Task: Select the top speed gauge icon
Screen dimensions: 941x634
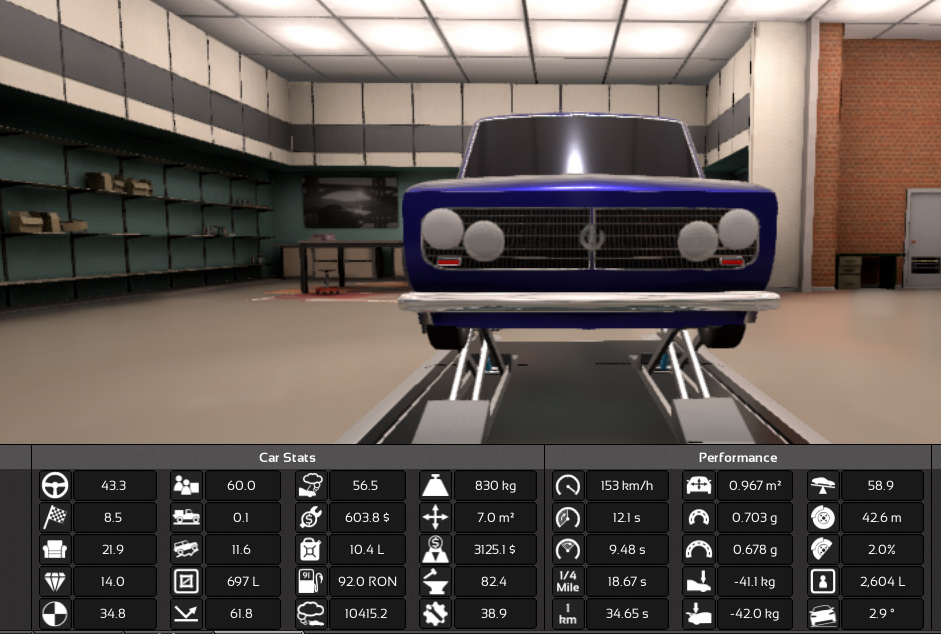Action: point(568,486)
